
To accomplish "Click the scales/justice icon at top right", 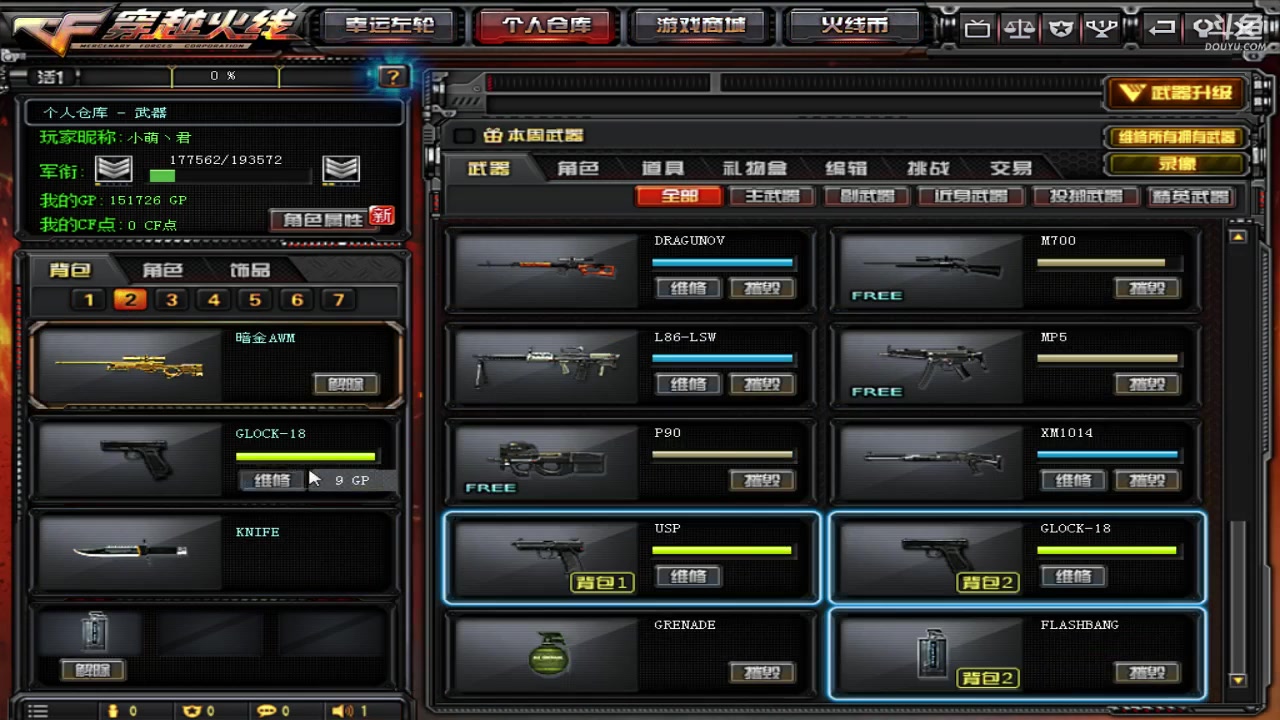I will [1018, 28].
